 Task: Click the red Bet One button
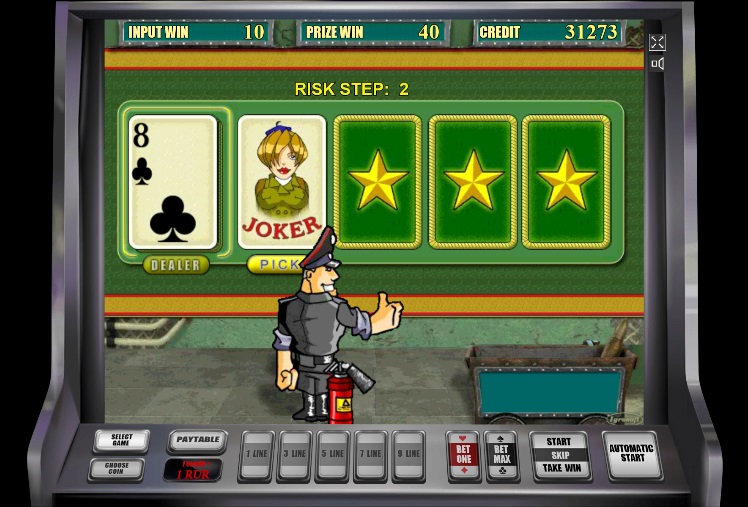(x=463, y=456)
